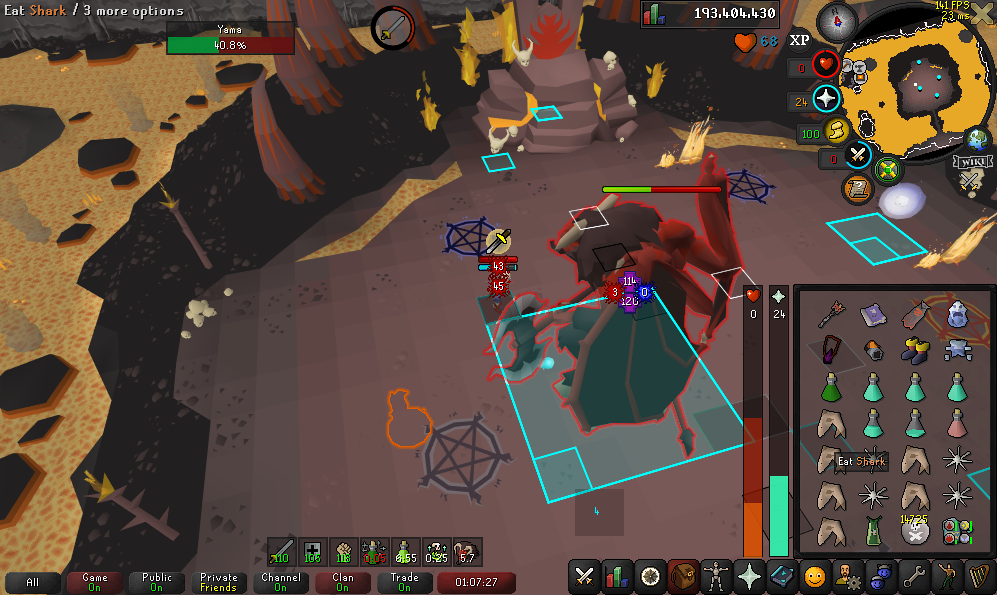Open the wrench Settings tab
This screenshot has width=997, height=595.
coord(913,576)
